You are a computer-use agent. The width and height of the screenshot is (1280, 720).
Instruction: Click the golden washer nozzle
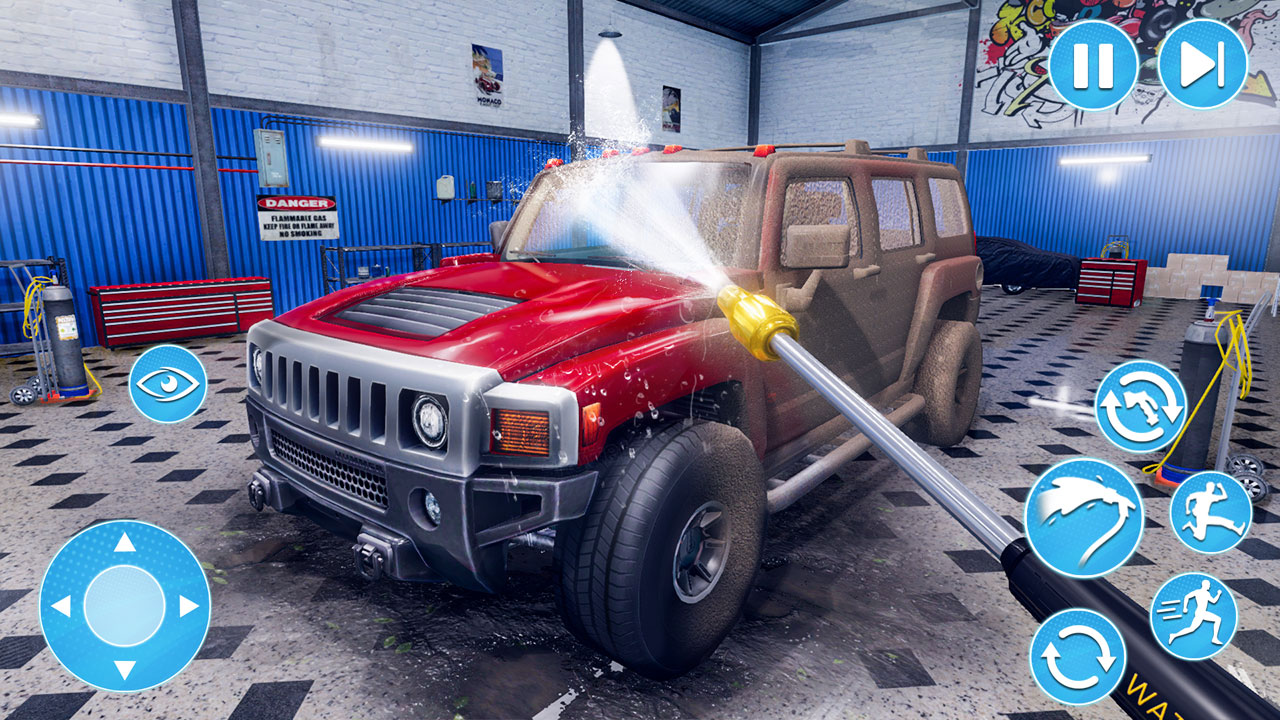pyautogui.click(x=755, y=318)
